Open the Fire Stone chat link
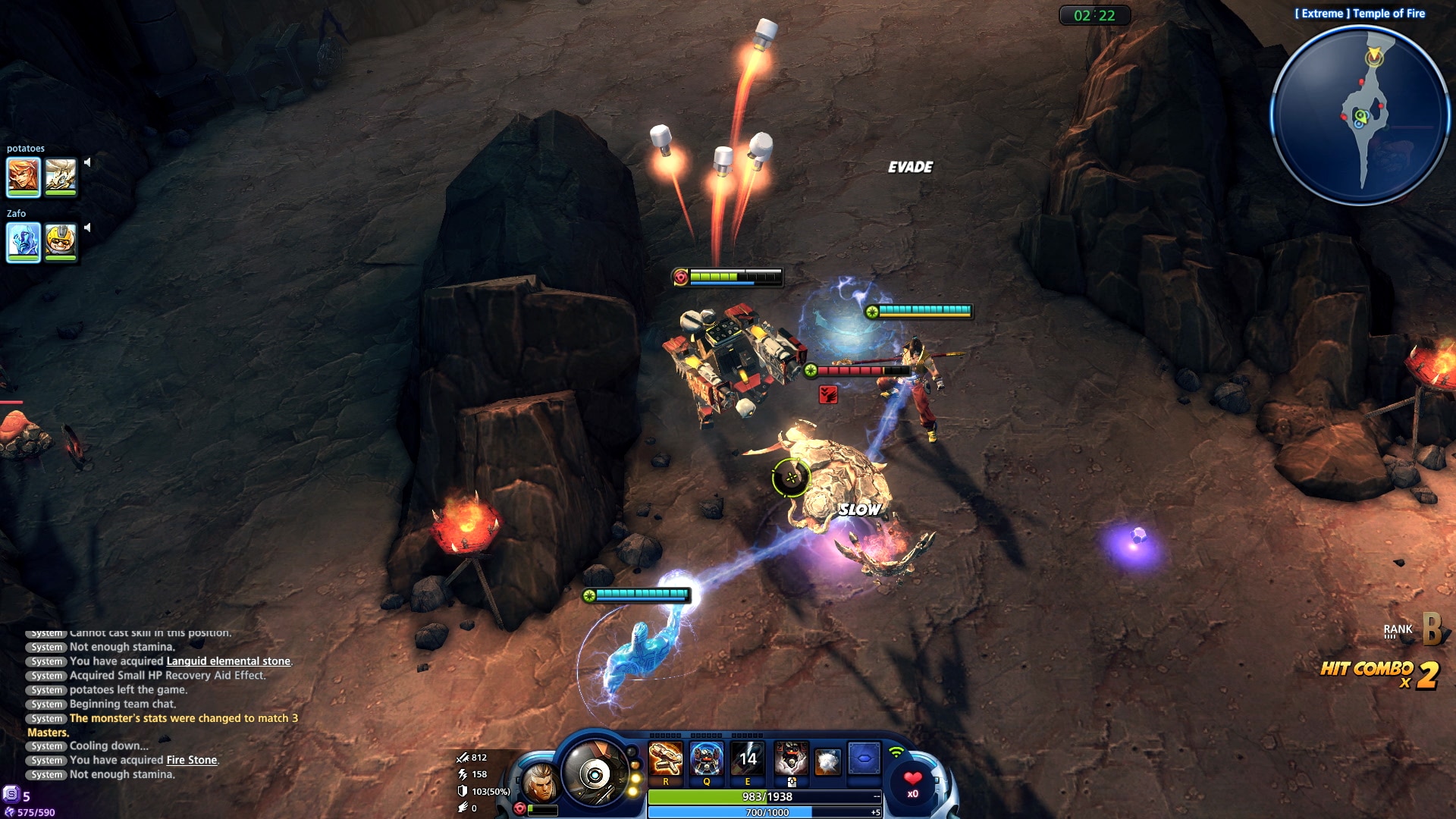 pyautogui.click(x=192, y=760)
